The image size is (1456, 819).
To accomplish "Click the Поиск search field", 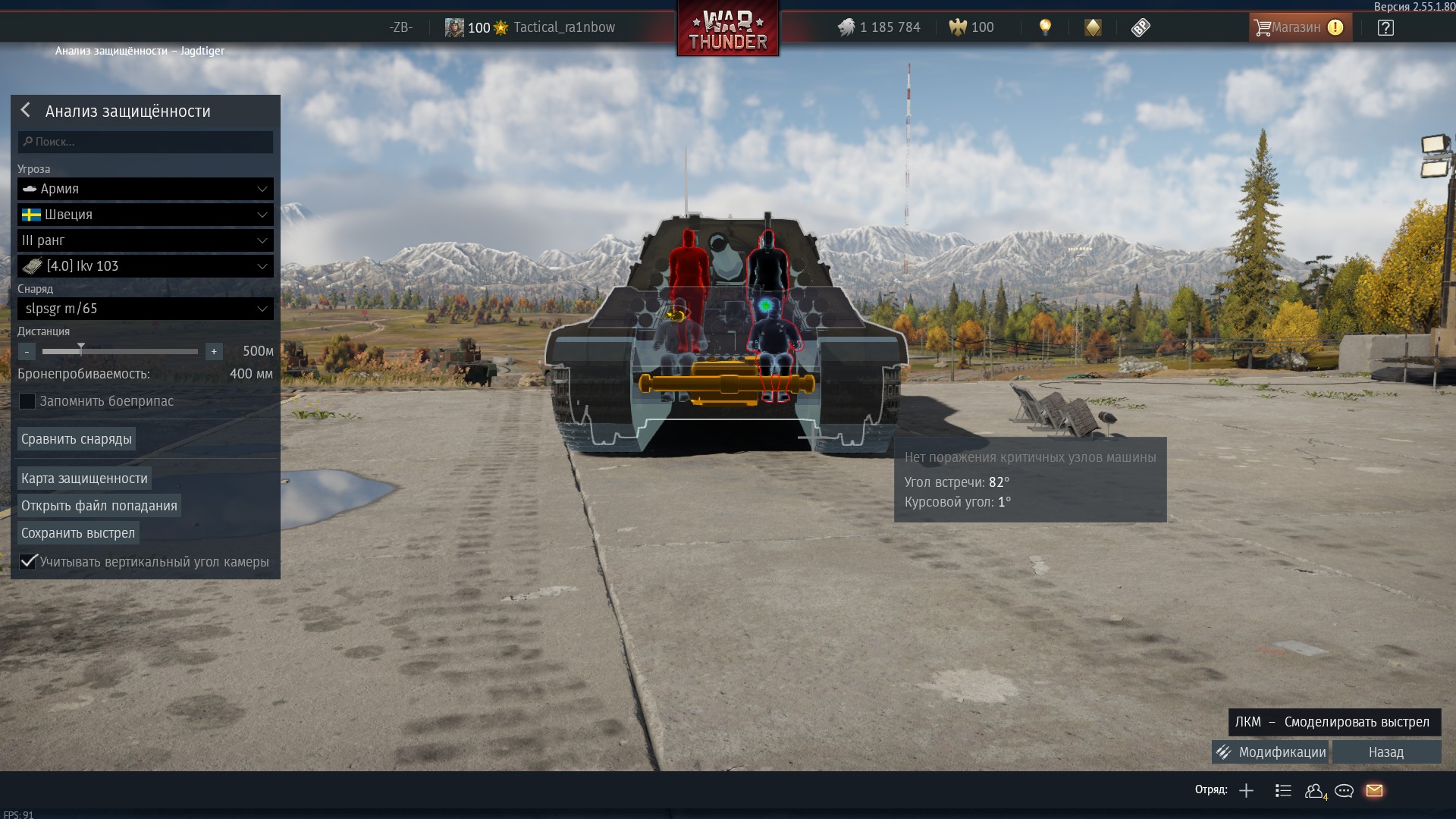I will point(146,142).
